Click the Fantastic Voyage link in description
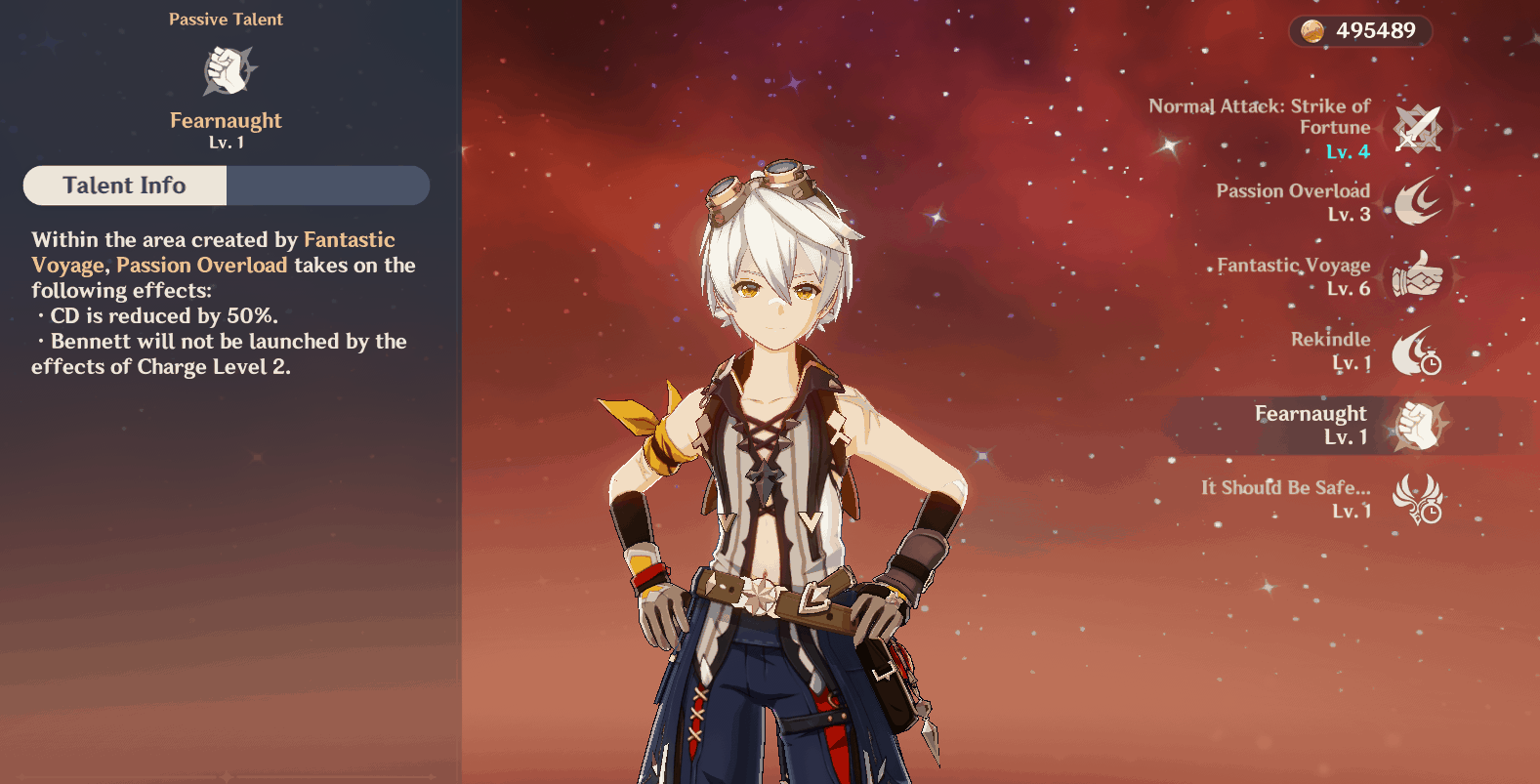Screen dimensions: 1540x784 [349, 240]
